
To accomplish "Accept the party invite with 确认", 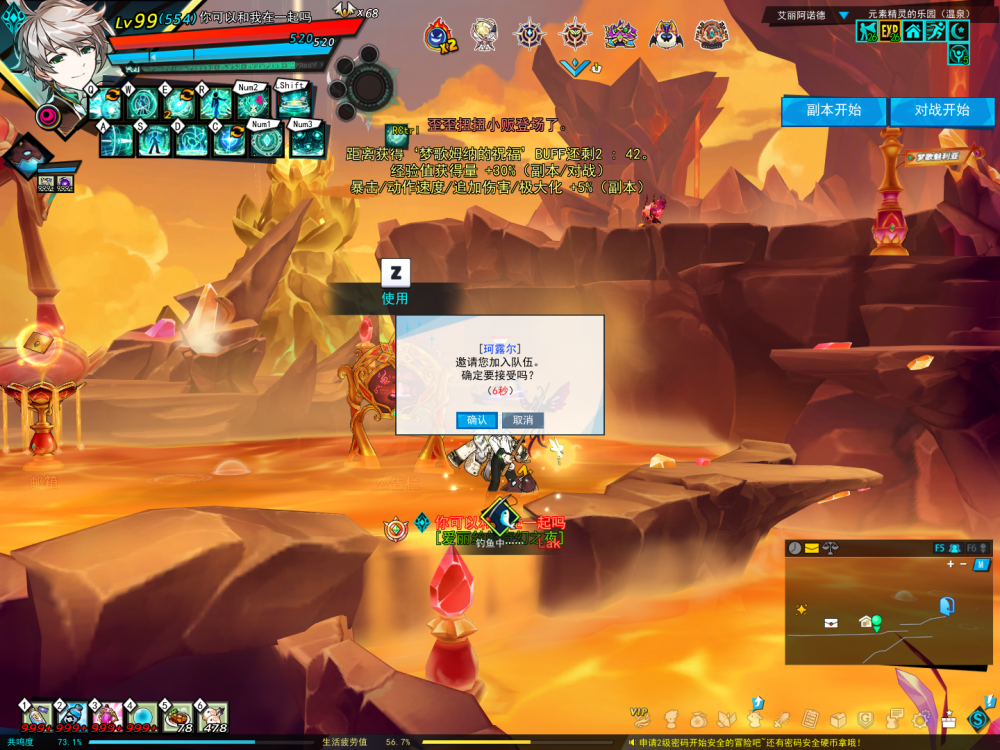I will pos(477,420).
